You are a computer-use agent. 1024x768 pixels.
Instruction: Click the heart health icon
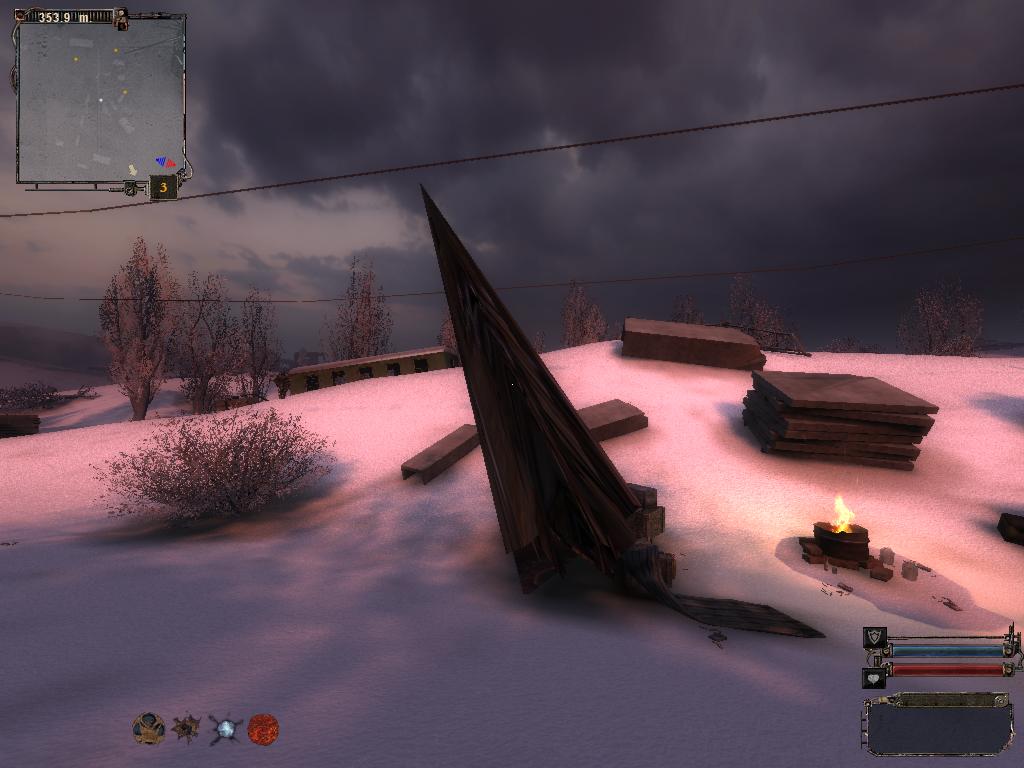pyautogui.click(x=874, y=678)
